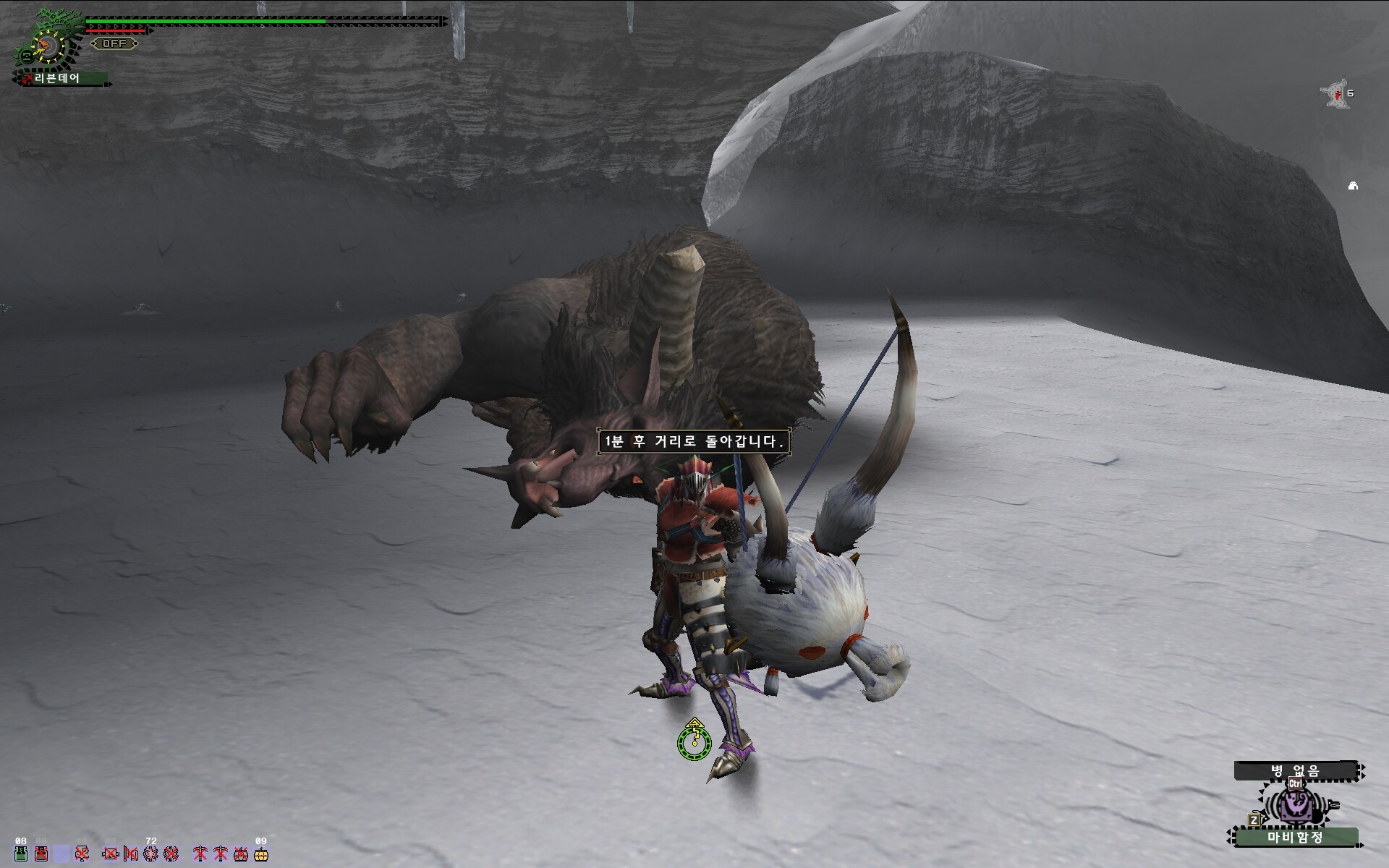Select the yellow barrel bomb icon
Viewport: 1389px width, 868px height.
(260, 854)
